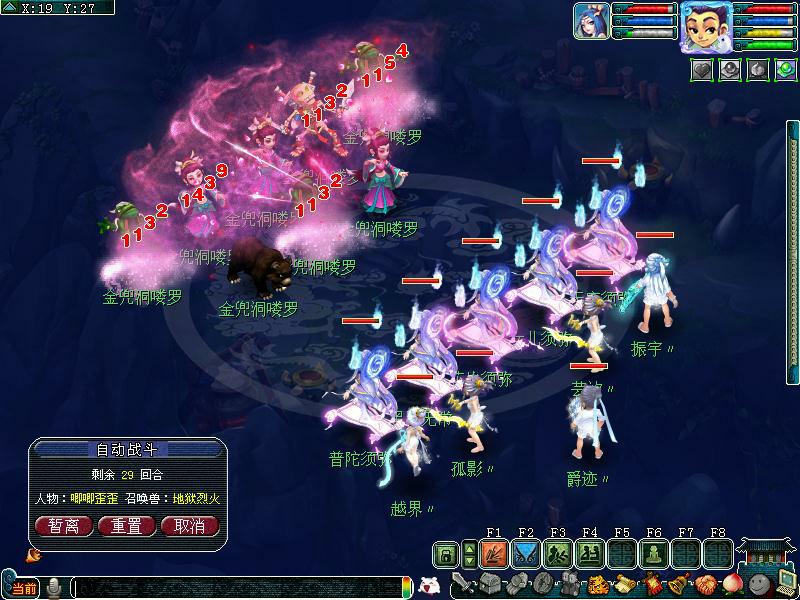Trigger the F4 skill shortcut

[590, 554]
